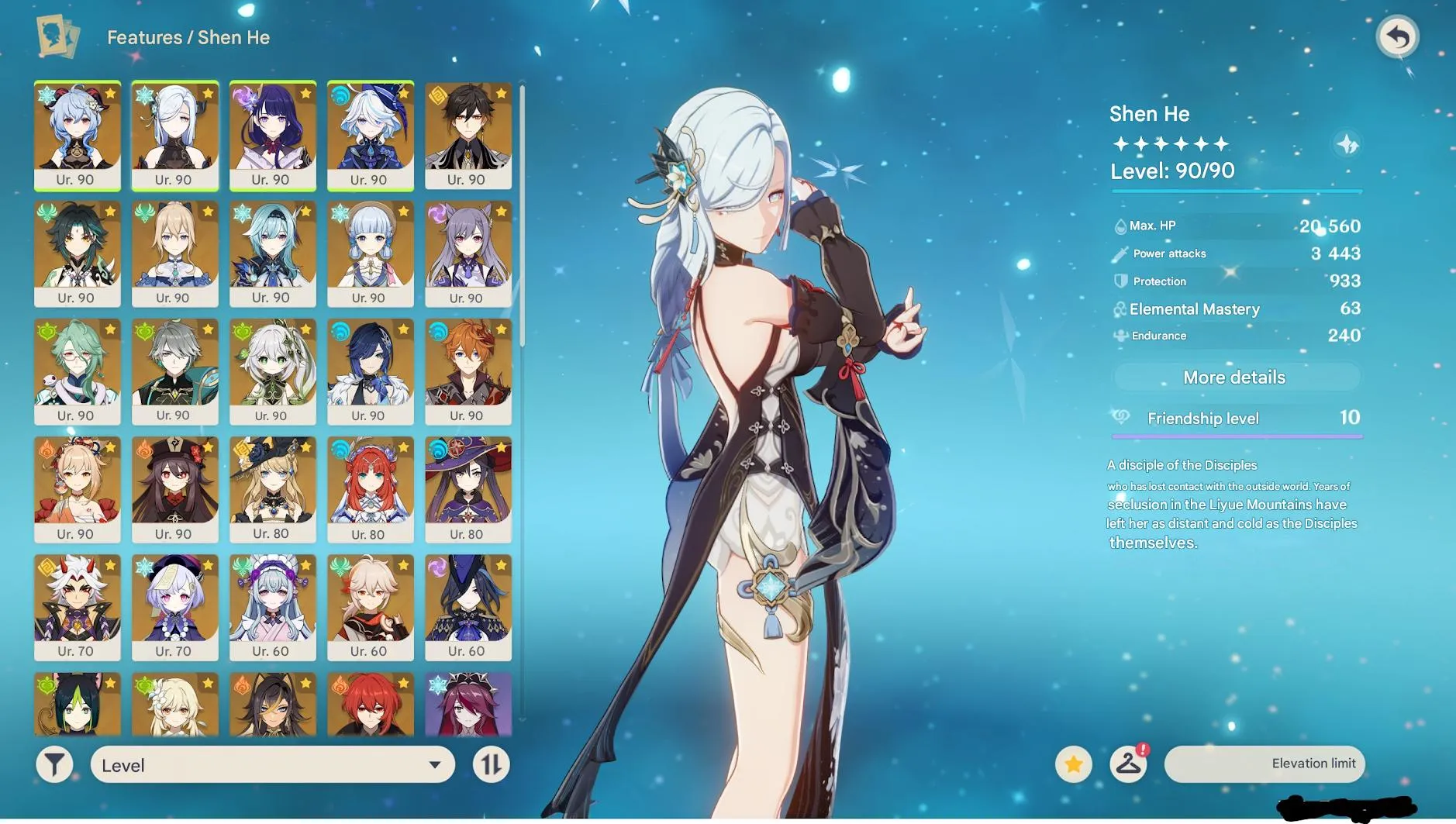Click the back arrow button top right
The height and width of the screenshot is (824, 1456).
pyautogui.click(x=1397, y=36)
